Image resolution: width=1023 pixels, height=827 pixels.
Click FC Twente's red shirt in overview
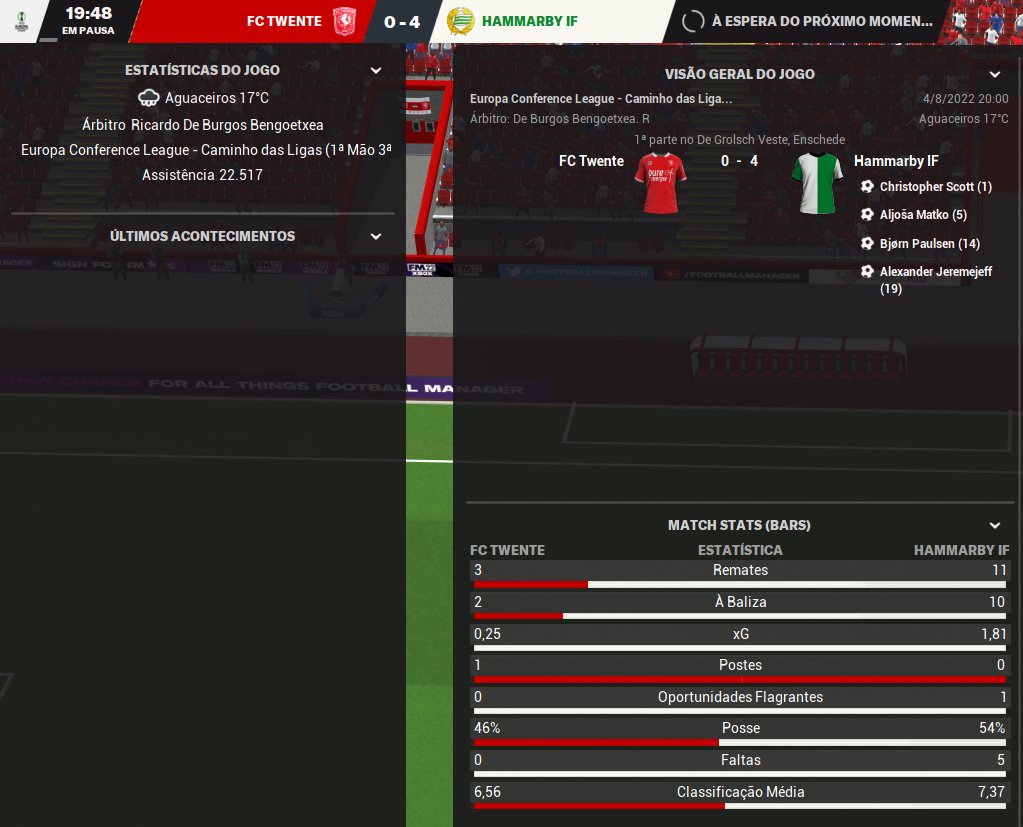(x=661, y=183)
